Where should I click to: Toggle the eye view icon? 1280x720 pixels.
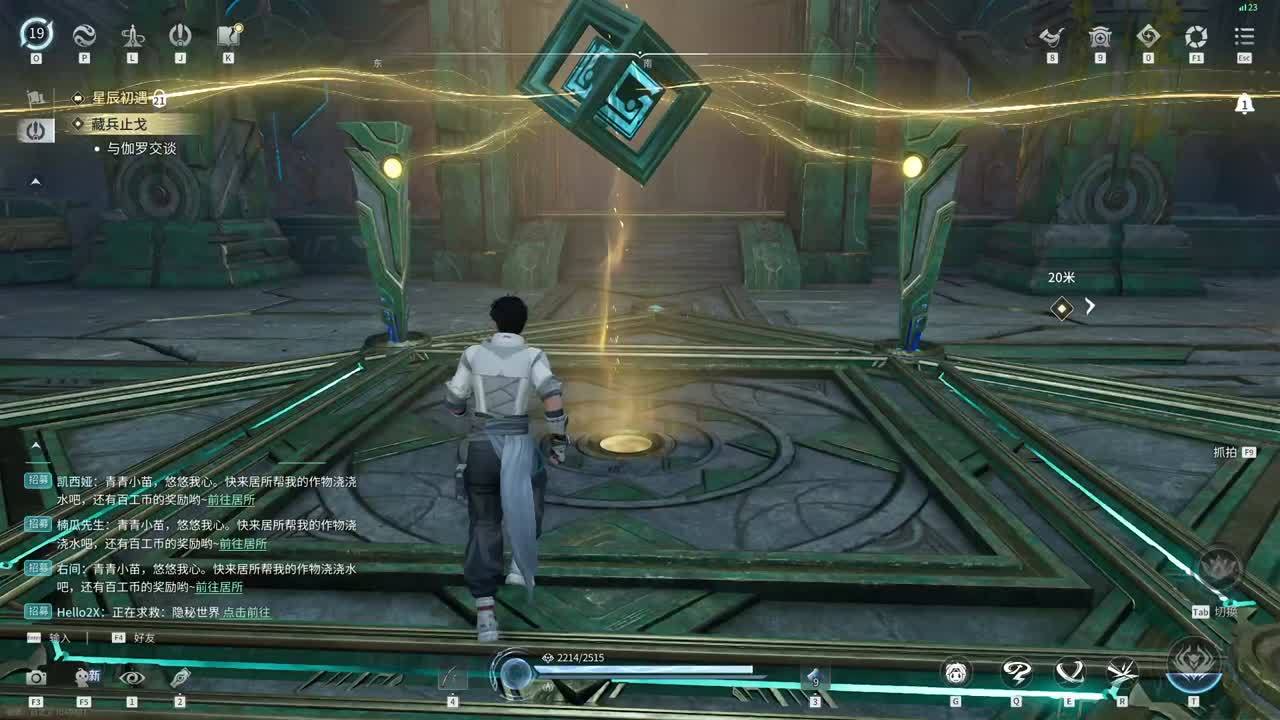[x=132, y=677]
